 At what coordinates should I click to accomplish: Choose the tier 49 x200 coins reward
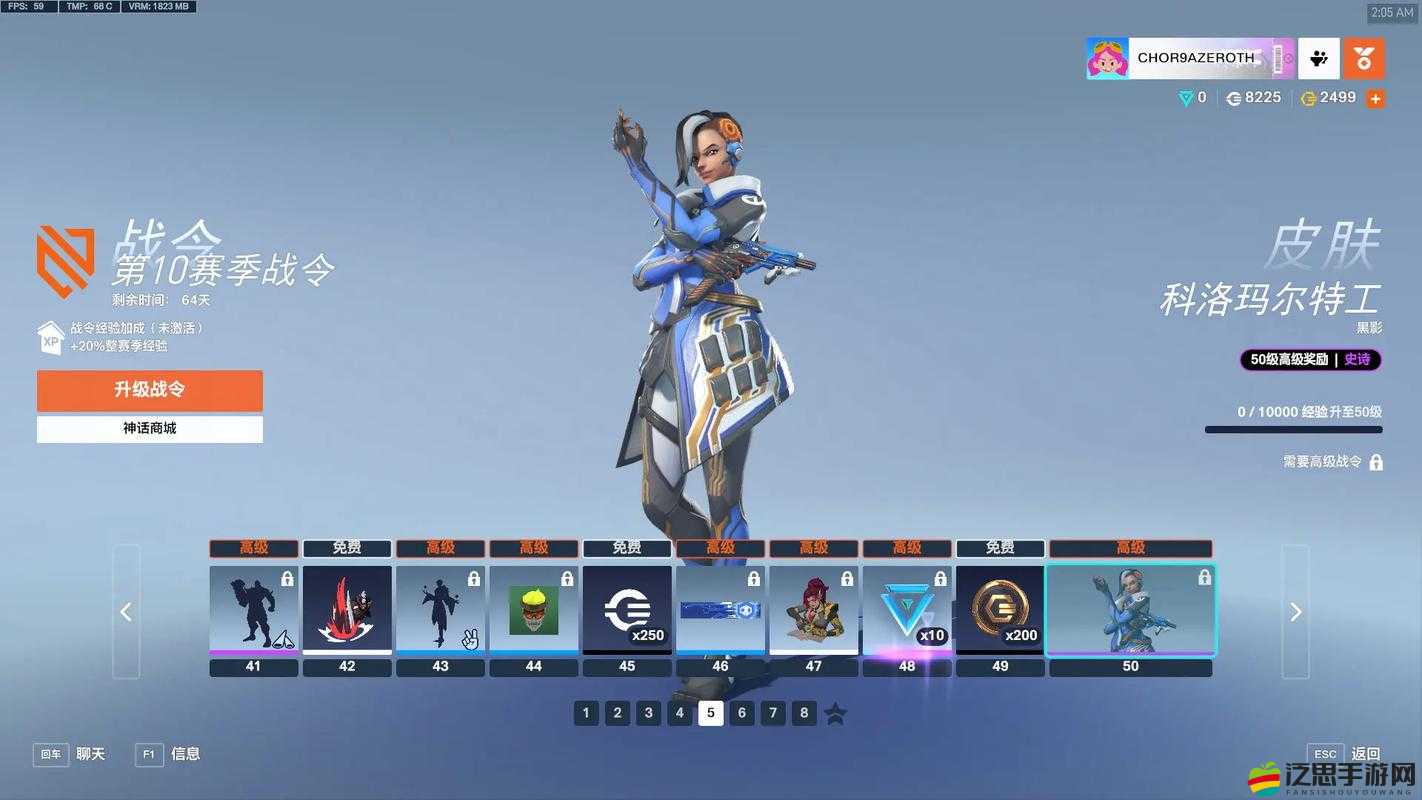(x=1000, y=610)
